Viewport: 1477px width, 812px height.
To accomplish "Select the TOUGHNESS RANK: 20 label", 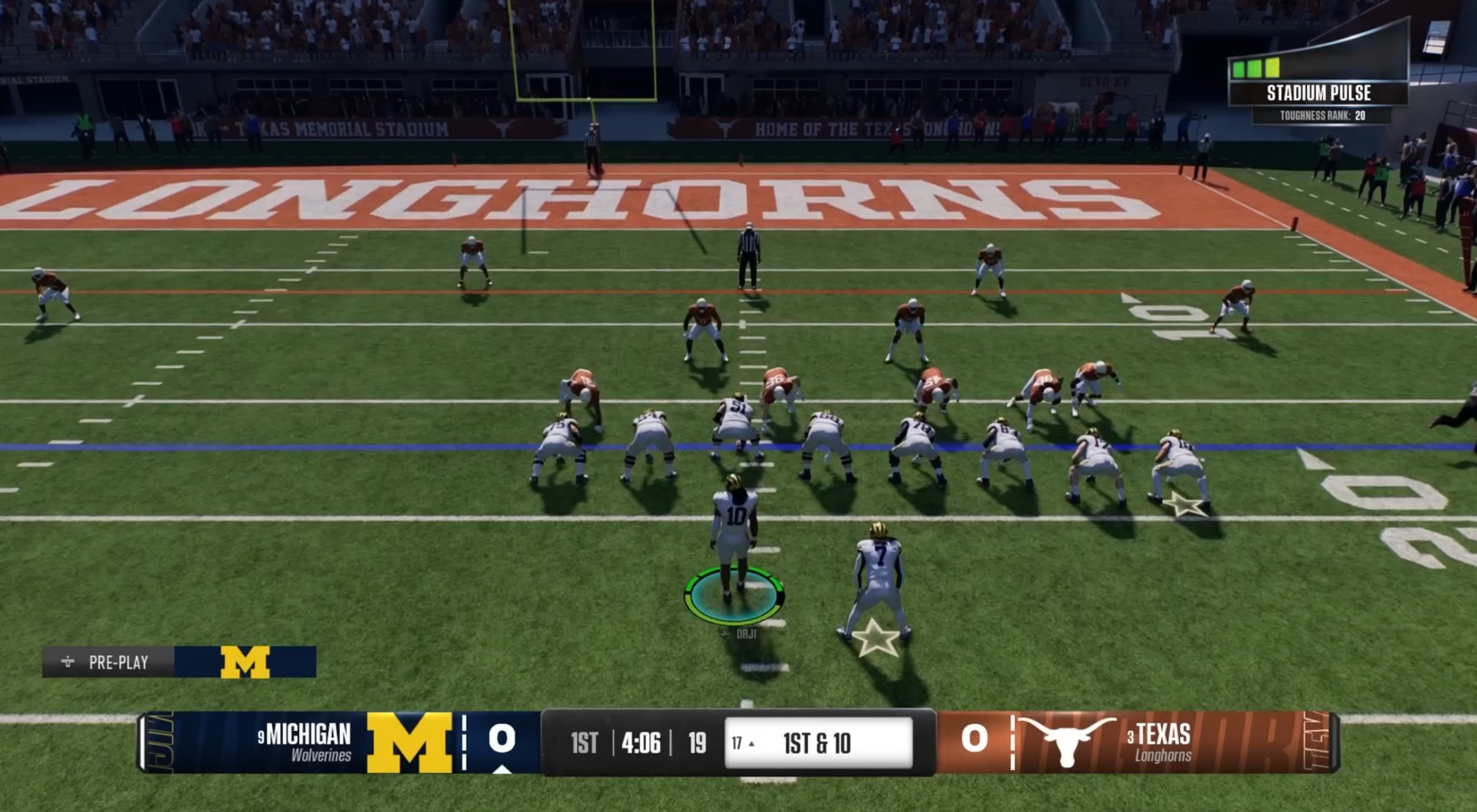I will [x=1323, y=116].
